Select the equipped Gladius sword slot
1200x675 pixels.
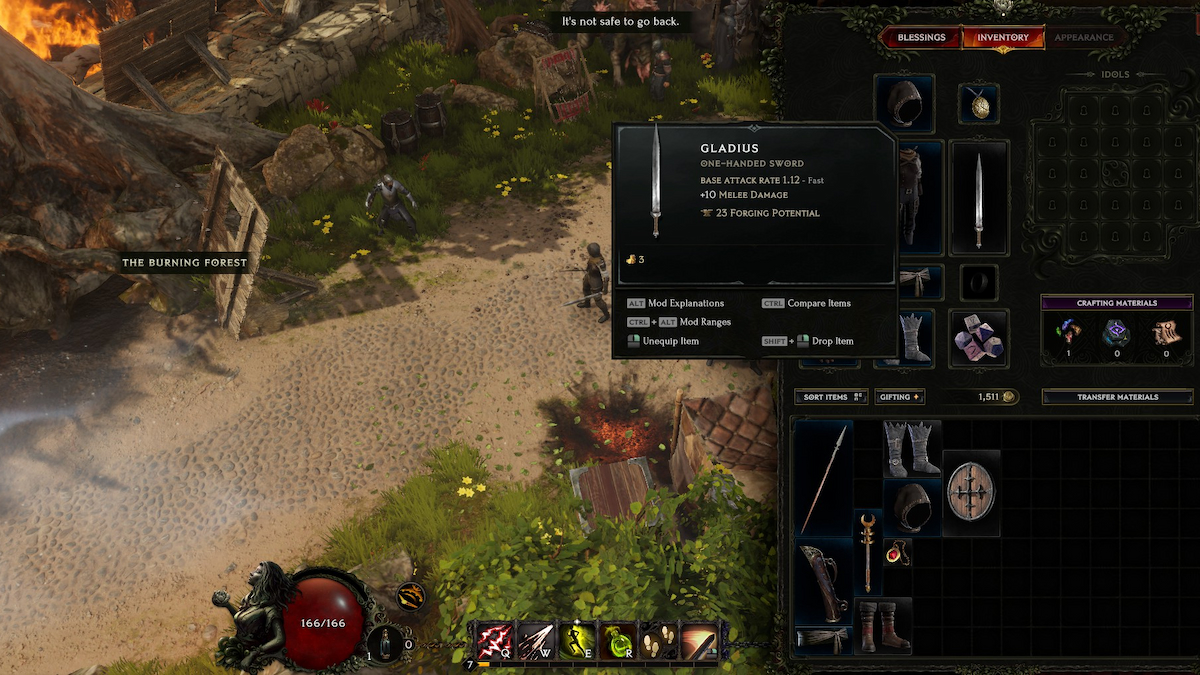(x=979, y=196)
